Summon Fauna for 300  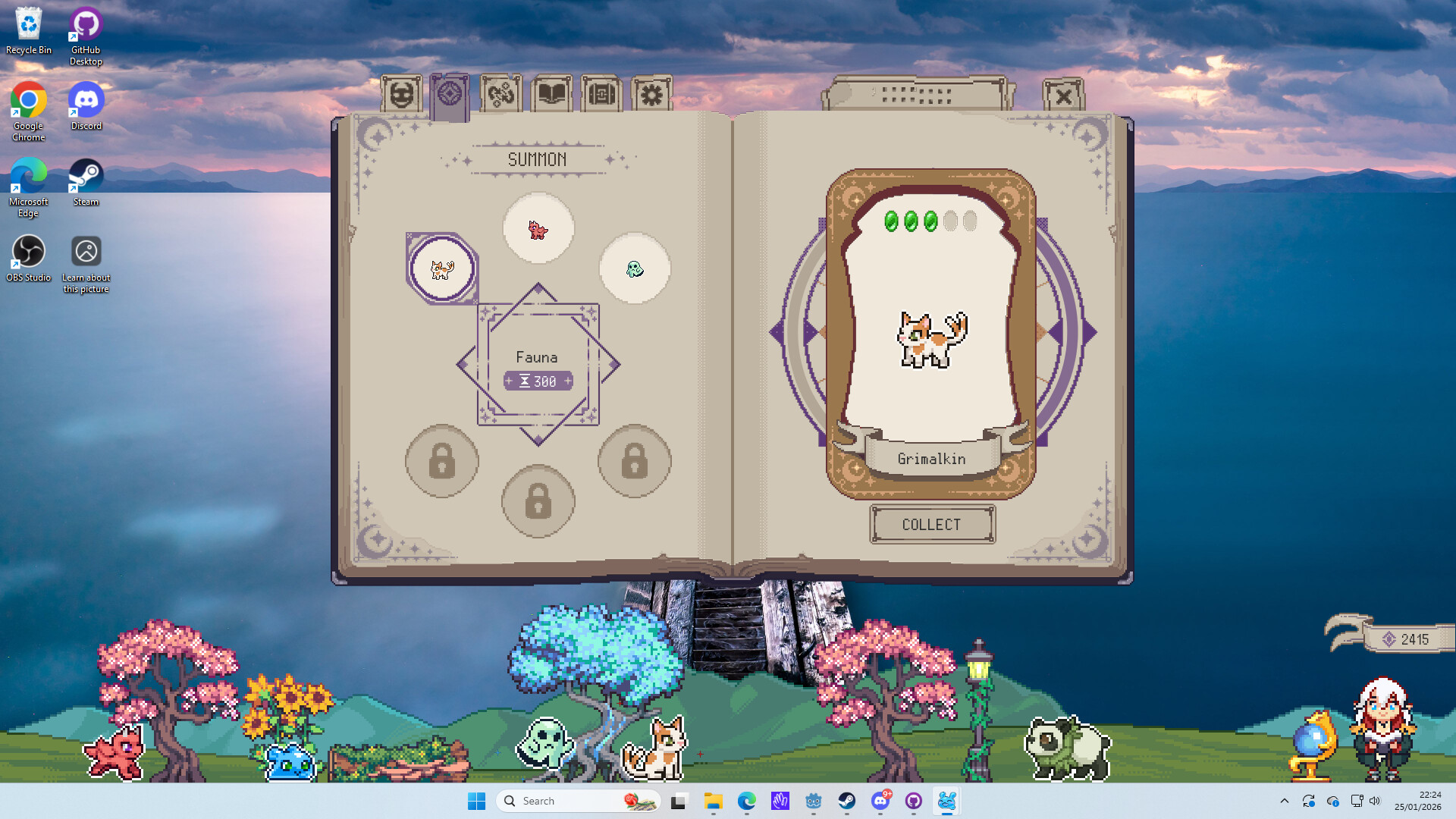pos(538,381)
